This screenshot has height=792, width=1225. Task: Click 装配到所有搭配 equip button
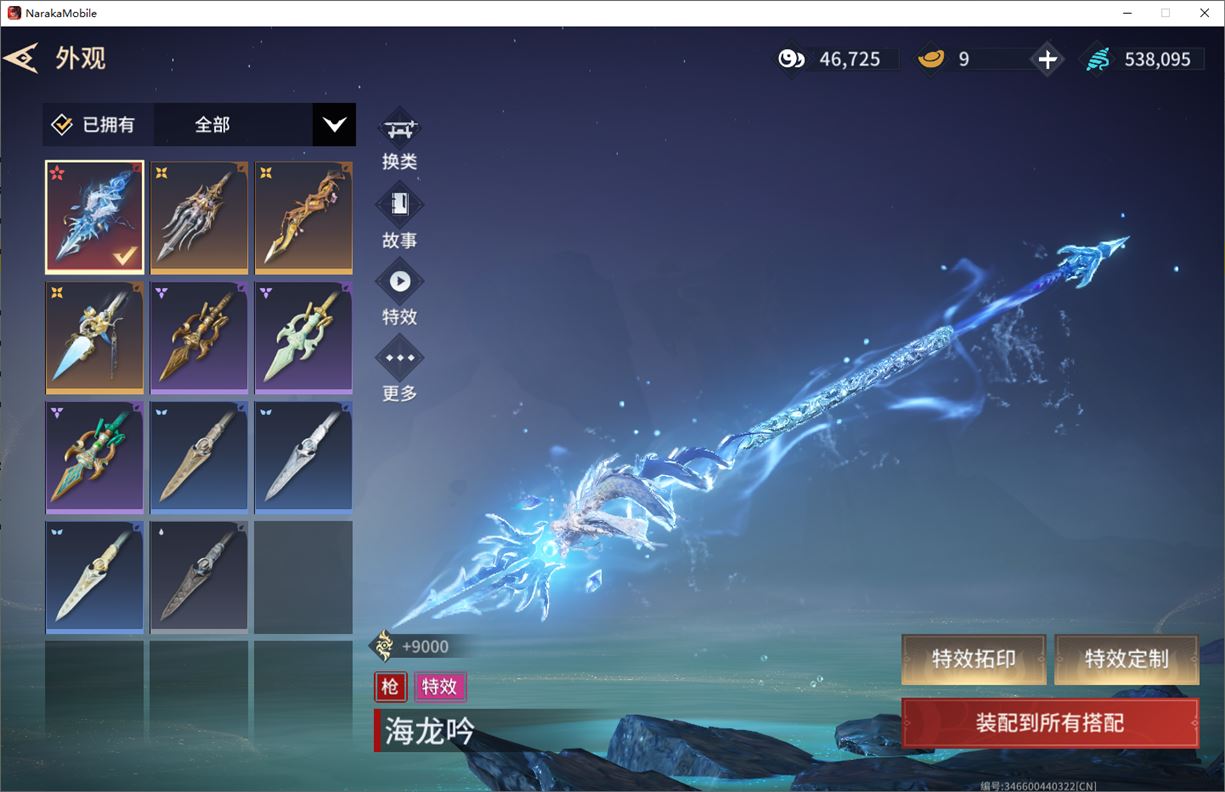[x=1049, y=723]
